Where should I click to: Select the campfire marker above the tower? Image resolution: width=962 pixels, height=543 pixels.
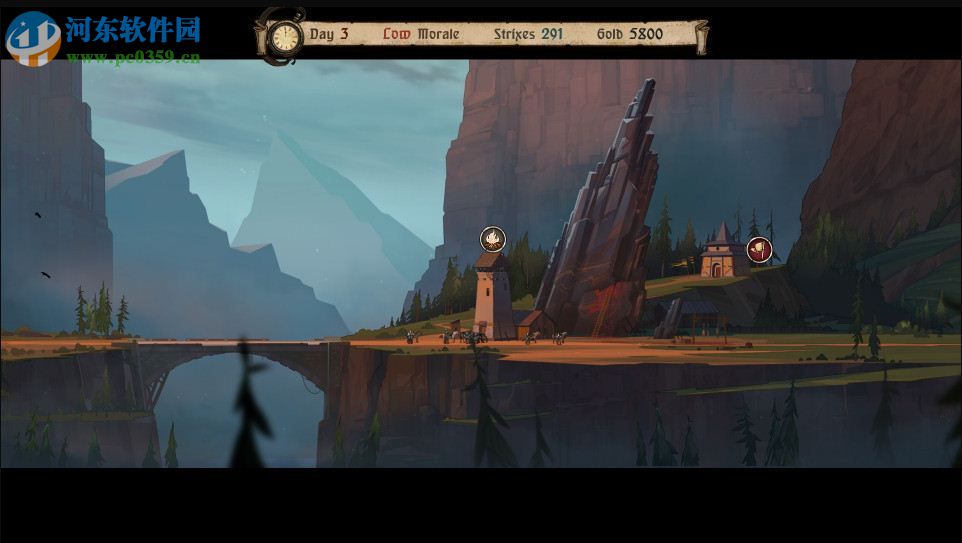(493, 239)
